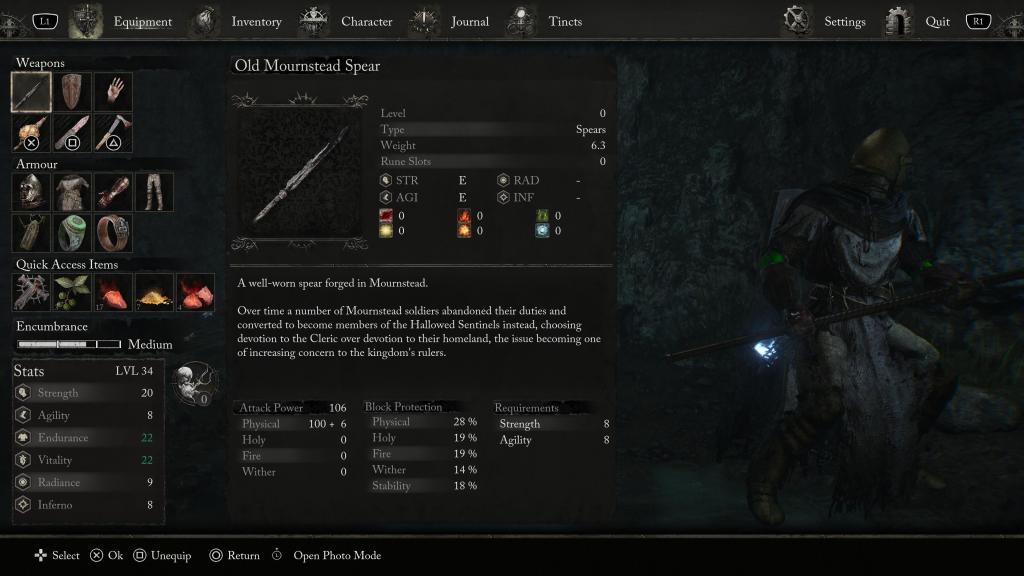Screen dimensions: 1024x576
Task: Open the Tincts tab
Action: coord(564,21)
